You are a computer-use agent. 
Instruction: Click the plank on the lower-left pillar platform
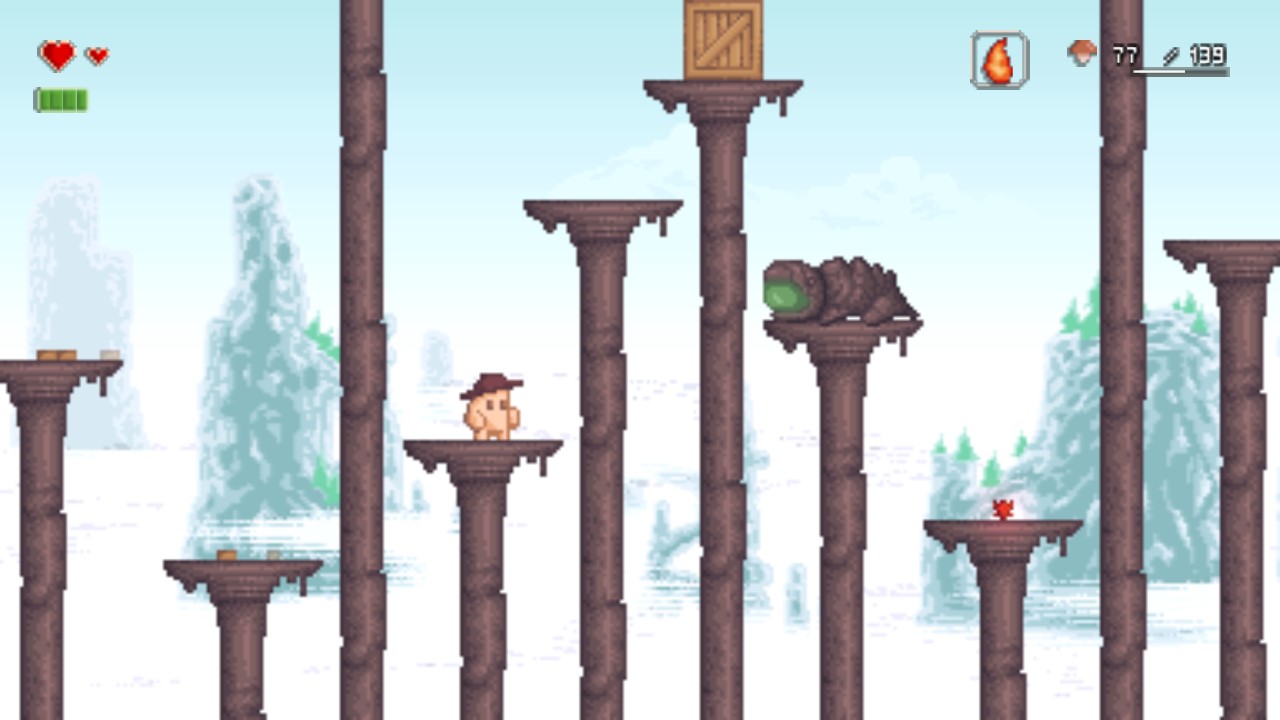(x=228, y=553)
